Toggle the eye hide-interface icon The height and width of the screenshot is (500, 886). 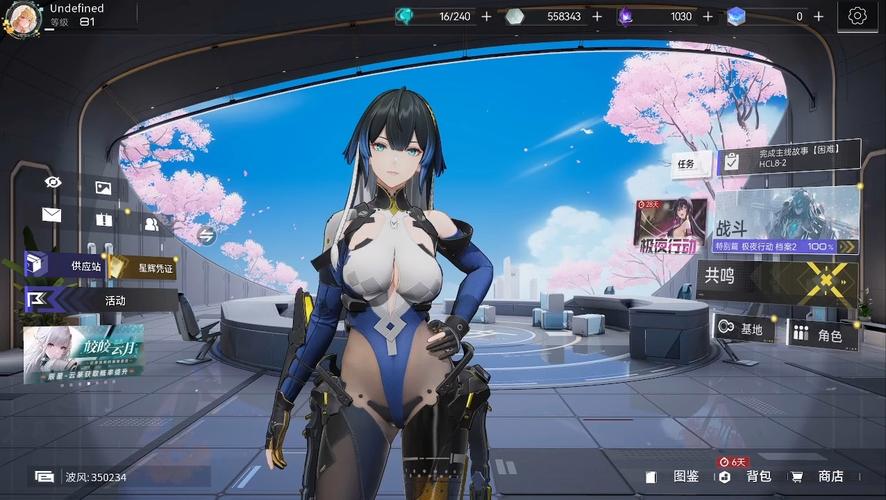[54, 182]
